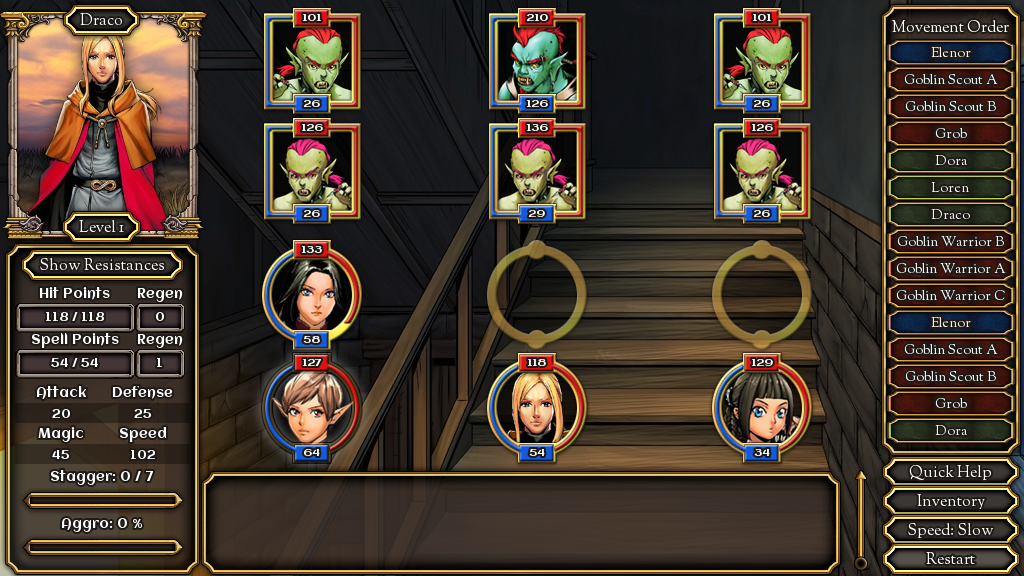
Task: Choose Goblin Warrior B in Movement Order
Action: click(950, 241)
